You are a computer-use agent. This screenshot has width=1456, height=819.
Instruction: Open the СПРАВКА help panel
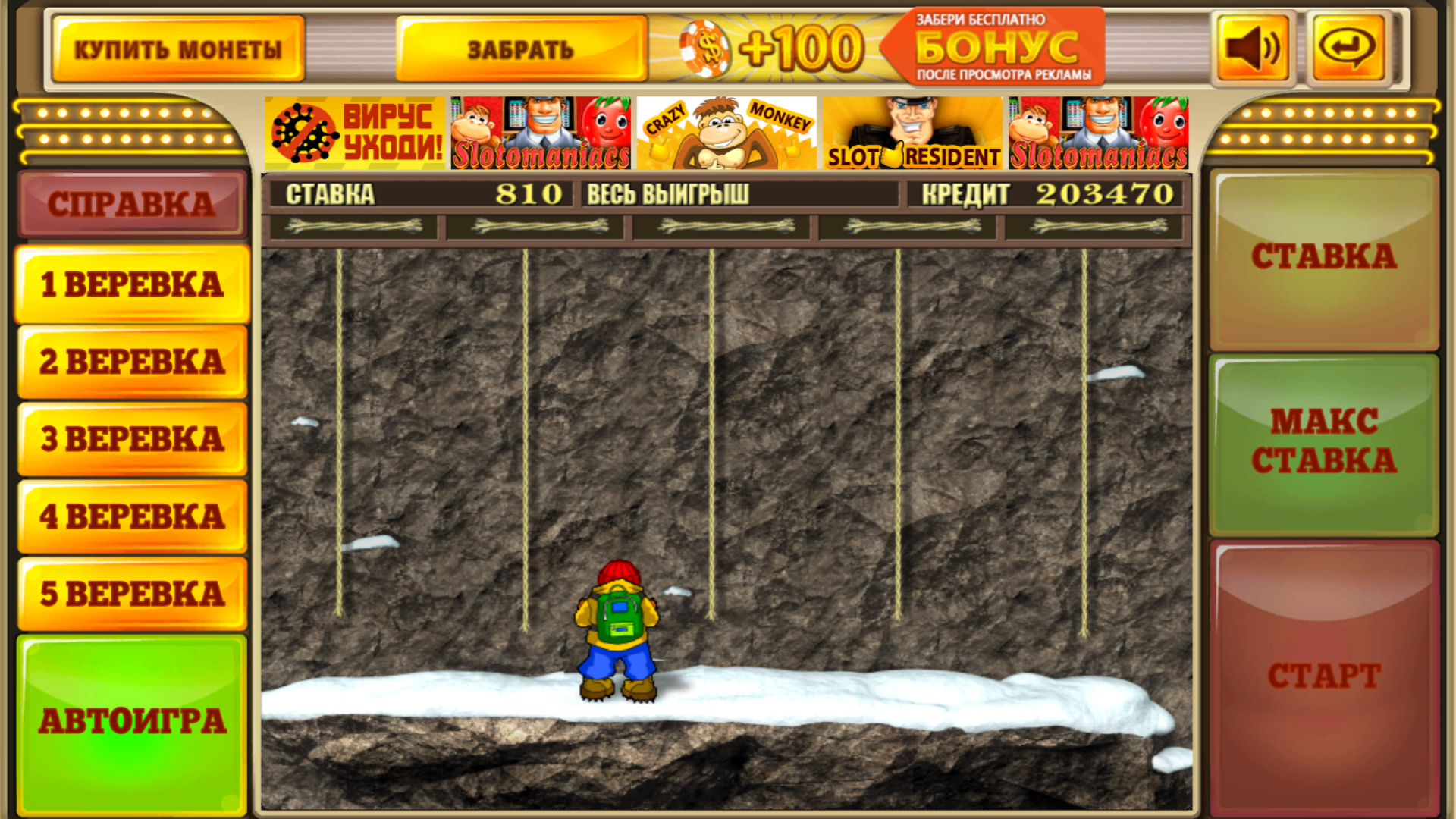(132, 203)
